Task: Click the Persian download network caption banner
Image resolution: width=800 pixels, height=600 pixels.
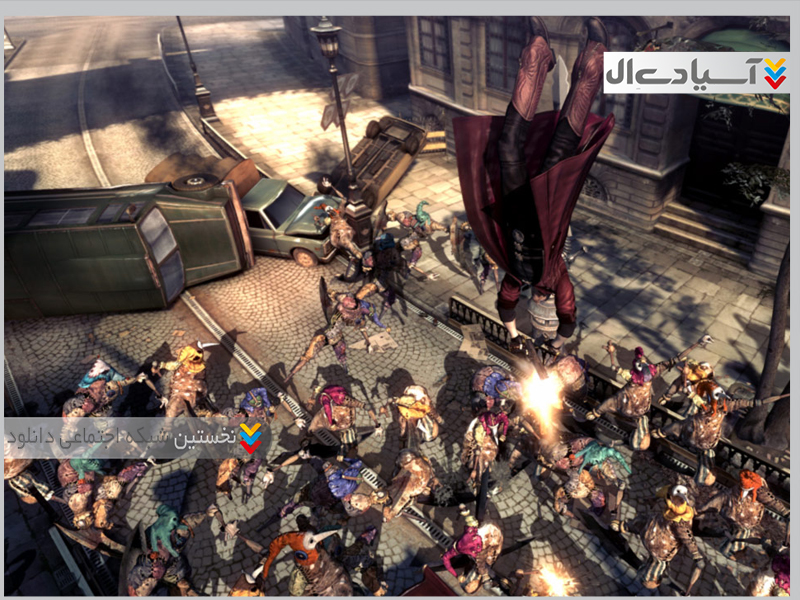Action: (135, 437)
